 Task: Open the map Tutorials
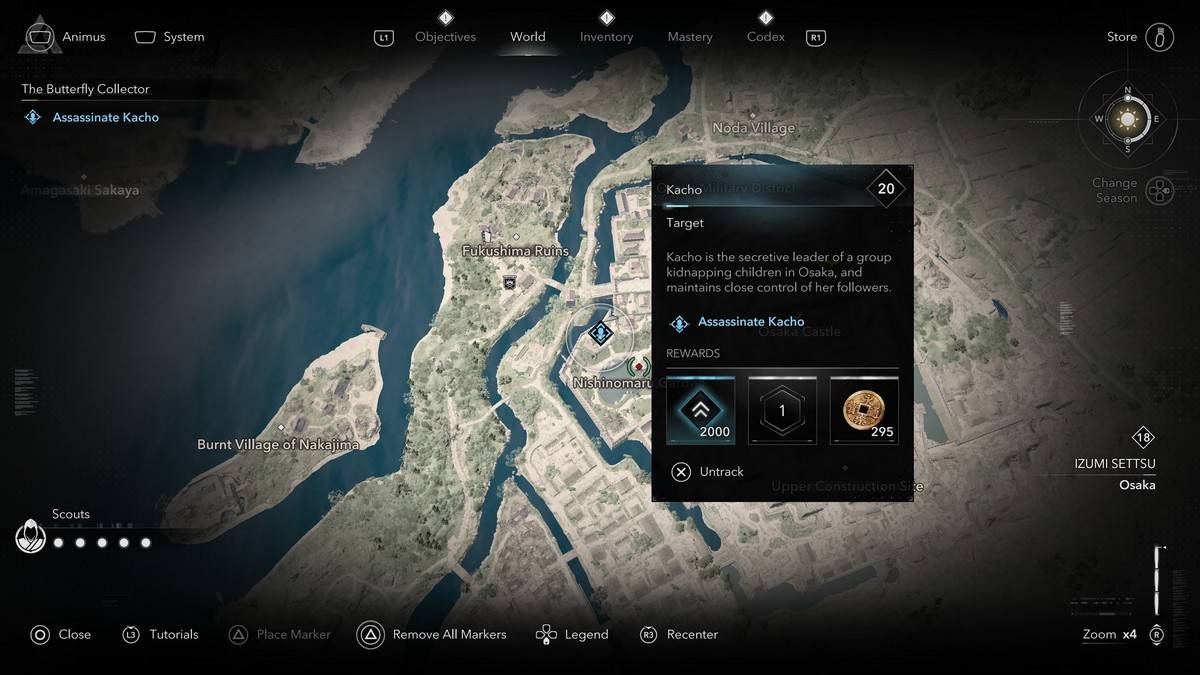[161, 634]
